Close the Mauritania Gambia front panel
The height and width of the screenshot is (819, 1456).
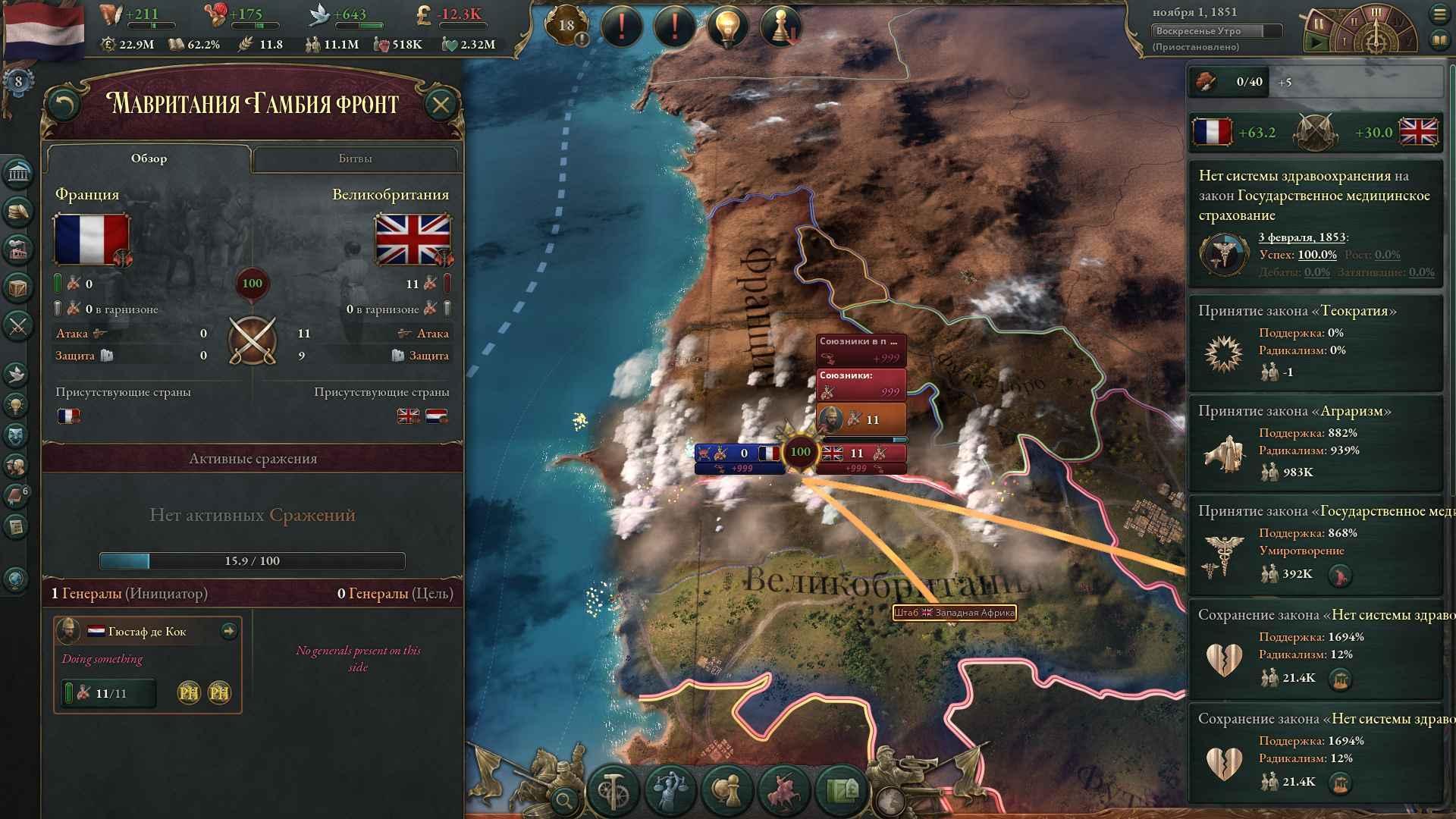coord(441,105)
